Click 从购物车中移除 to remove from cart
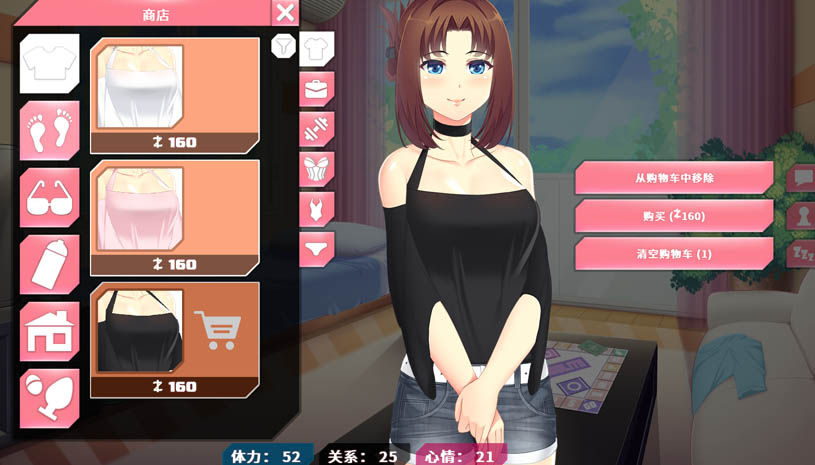 [x=674, y=178]
